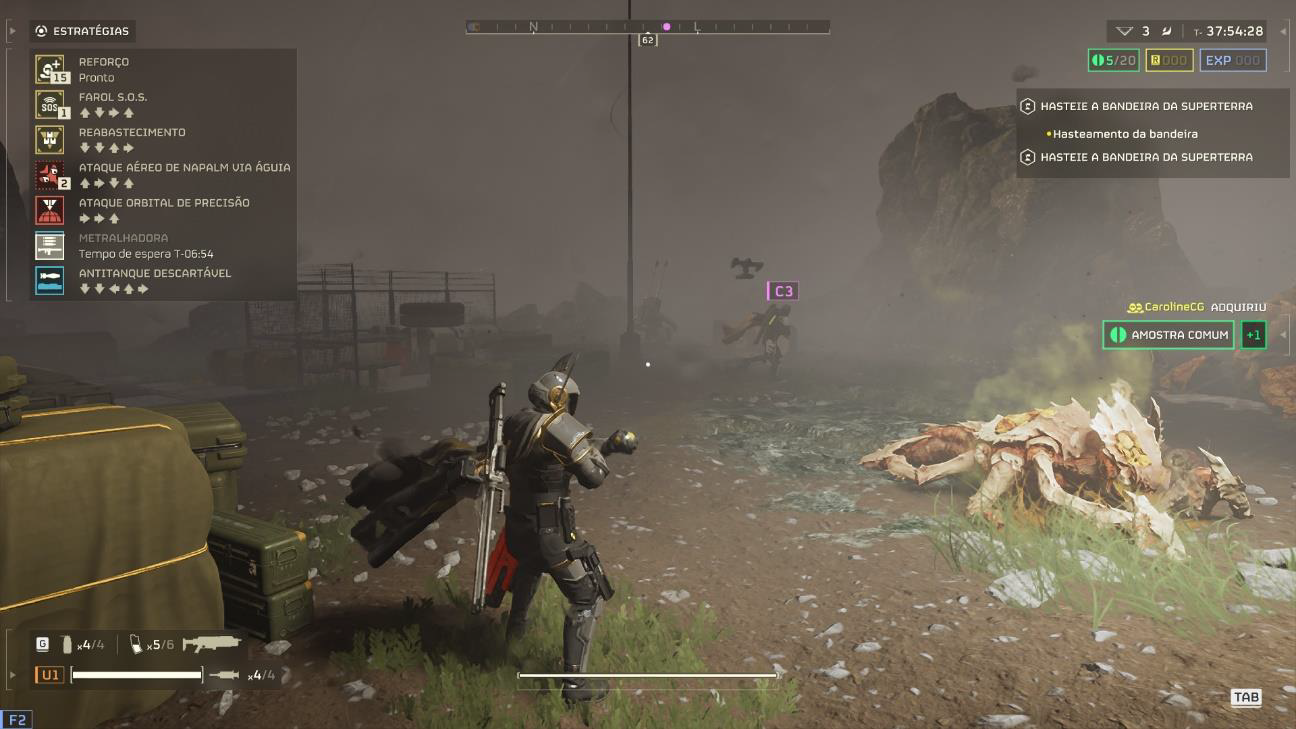
Task: Choose the Farol S.O.S. stratagem
Action: click(x=50, y=104)
